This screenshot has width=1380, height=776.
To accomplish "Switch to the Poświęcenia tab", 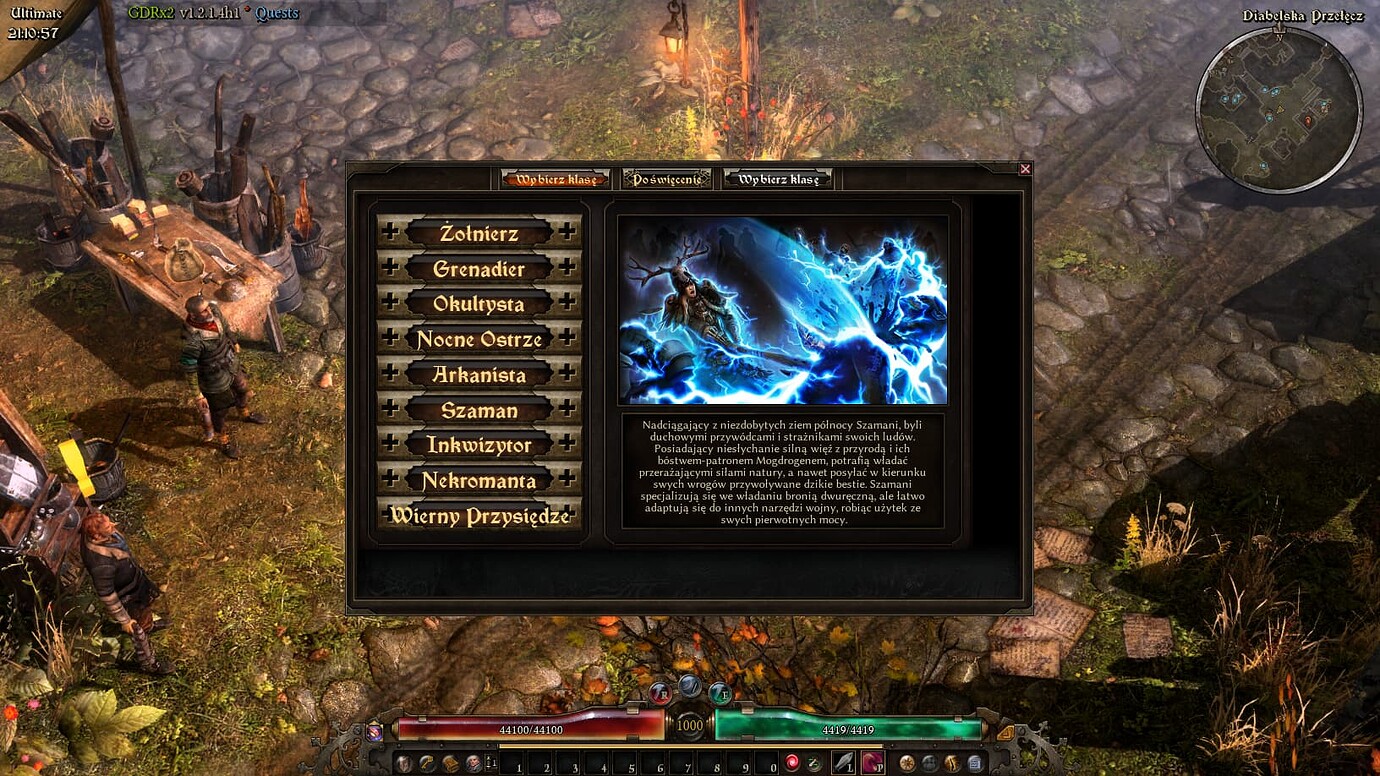I will [x=668, y=178].
